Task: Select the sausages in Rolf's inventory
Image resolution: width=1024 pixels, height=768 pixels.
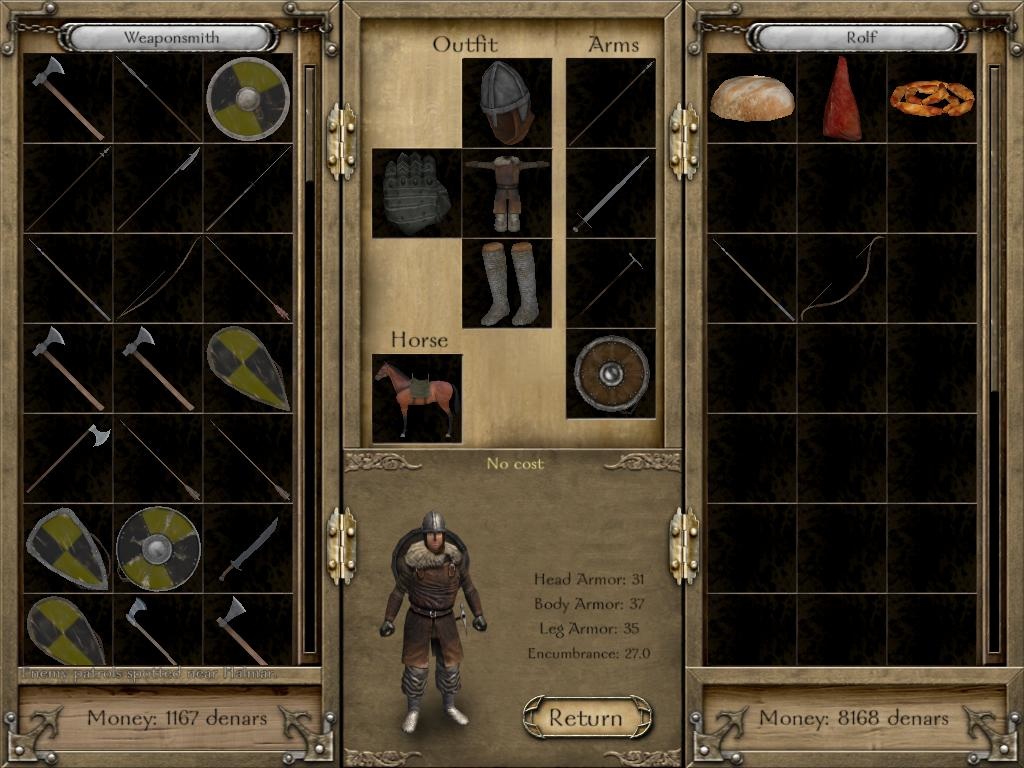Action: pyautogui.click(x=932, y=98)
